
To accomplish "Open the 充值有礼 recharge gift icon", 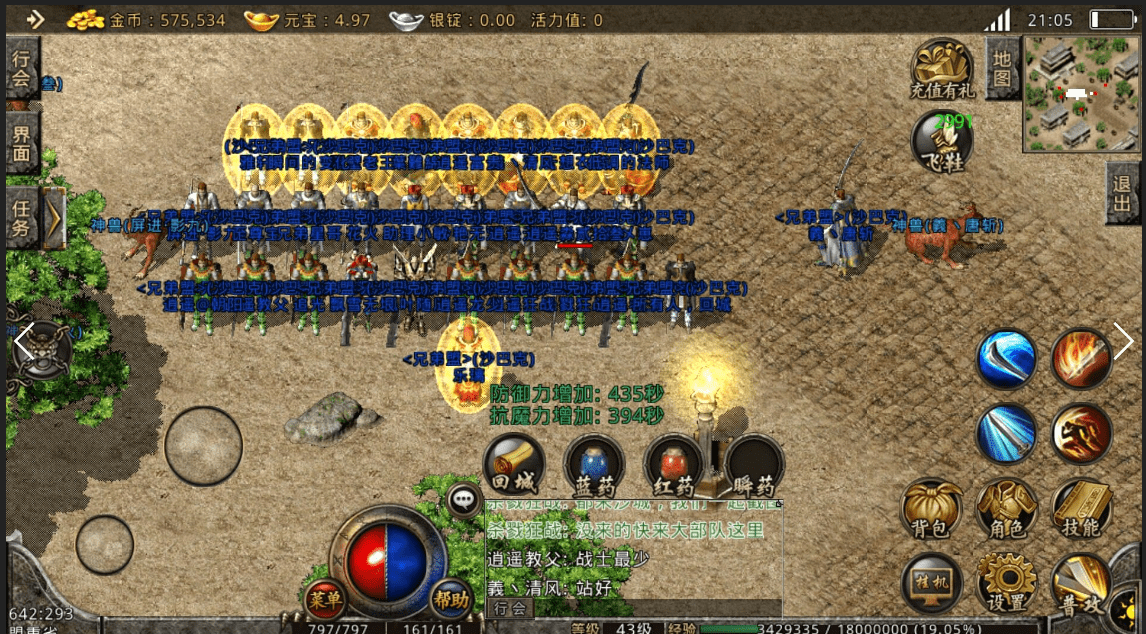I will click(x=942, y=70).
